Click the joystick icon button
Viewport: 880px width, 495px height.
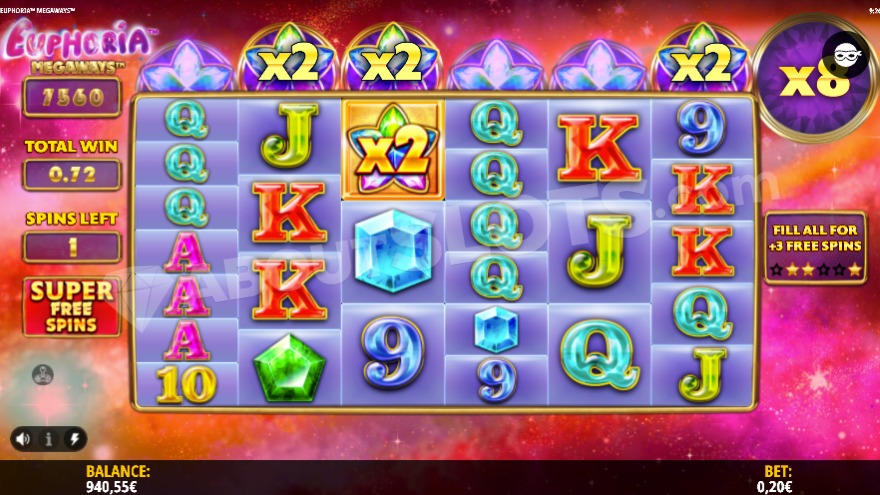43,375
